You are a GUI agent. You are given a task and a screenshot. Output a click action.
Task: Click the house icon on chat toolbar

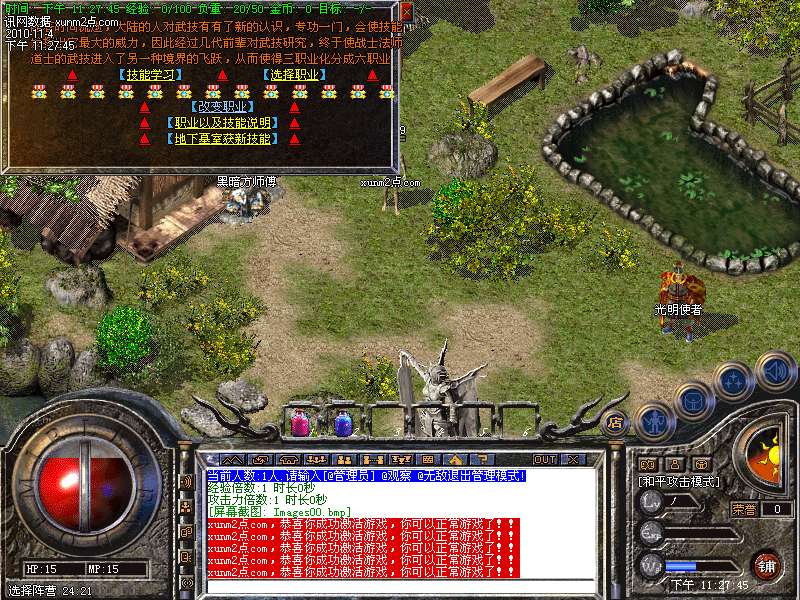click(x=453, y=459)
